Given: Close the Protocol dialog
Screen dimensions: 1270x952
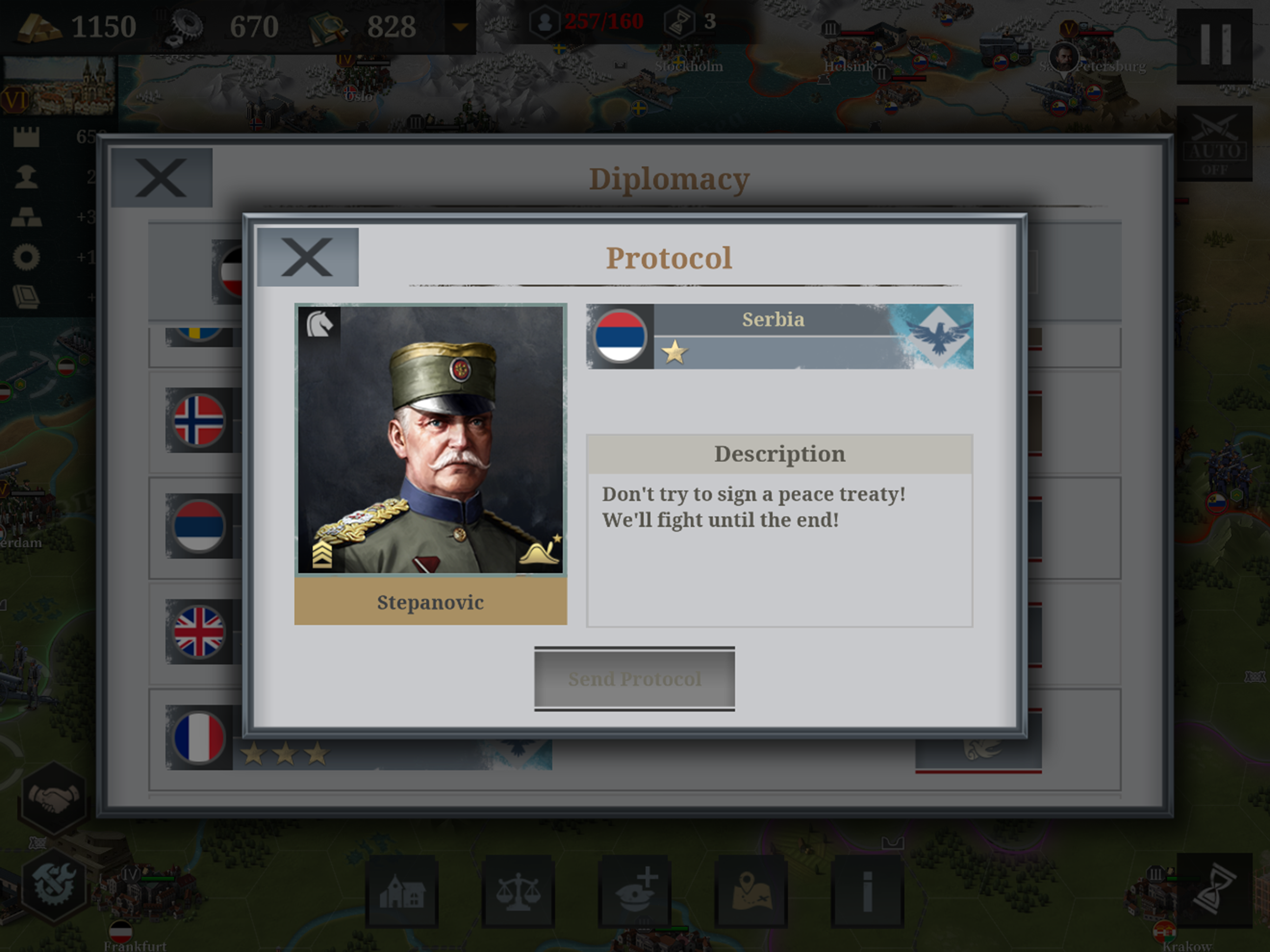Looking at the screenshot, I should [x=308, y=257].
